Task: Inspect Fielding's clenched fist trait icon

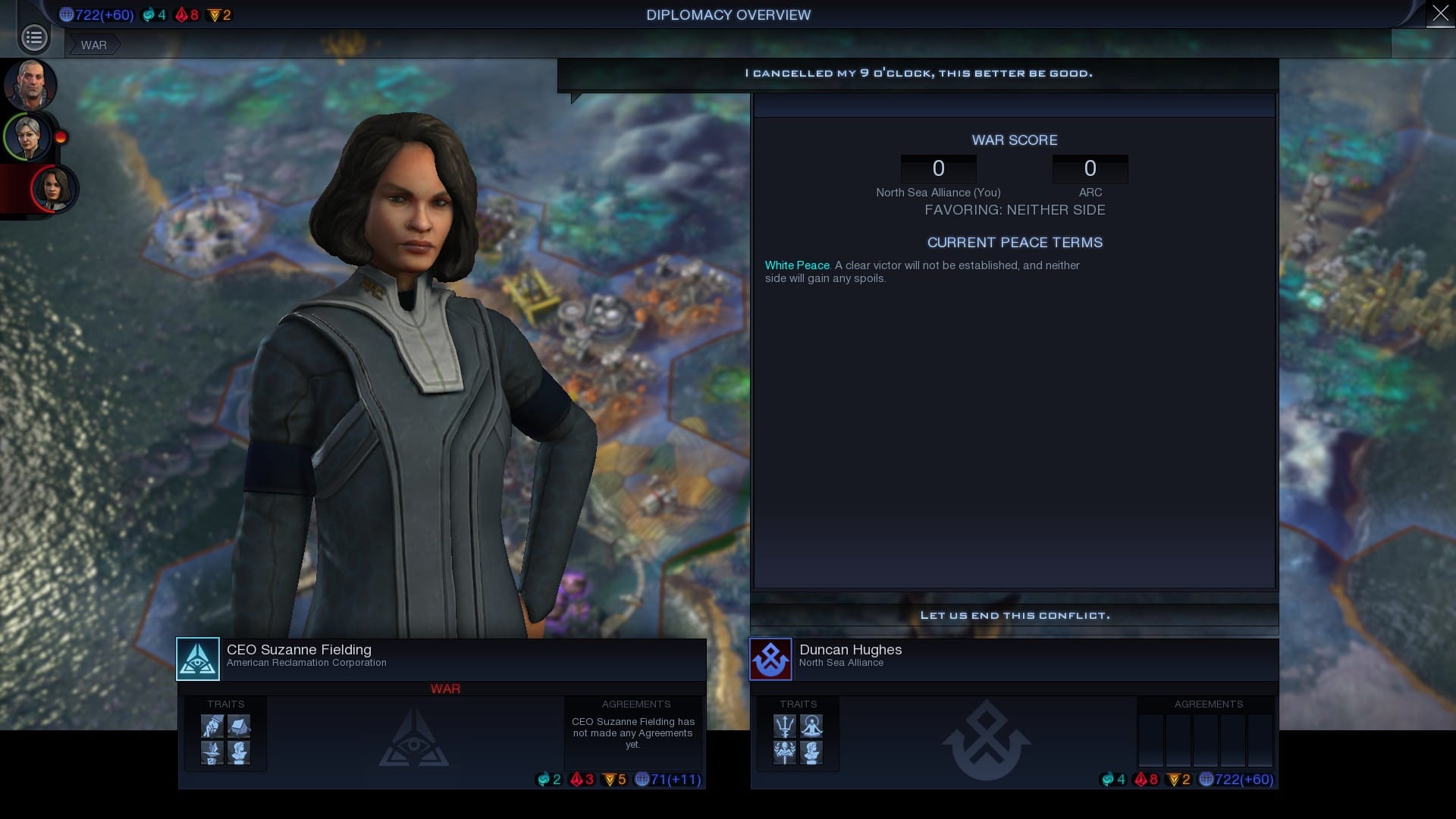Action: point(212,726)
